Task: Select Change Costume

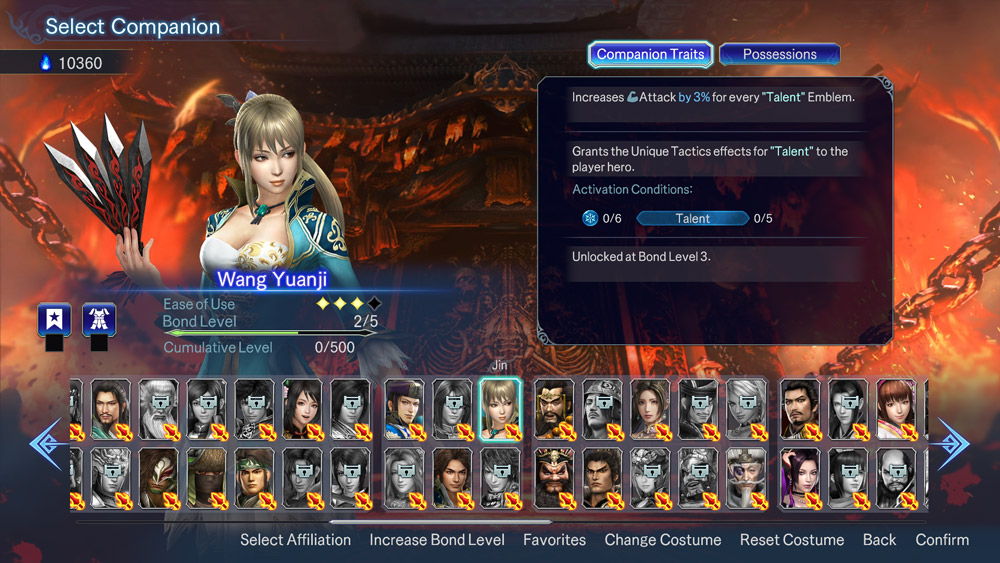Action: coord(662,539)
